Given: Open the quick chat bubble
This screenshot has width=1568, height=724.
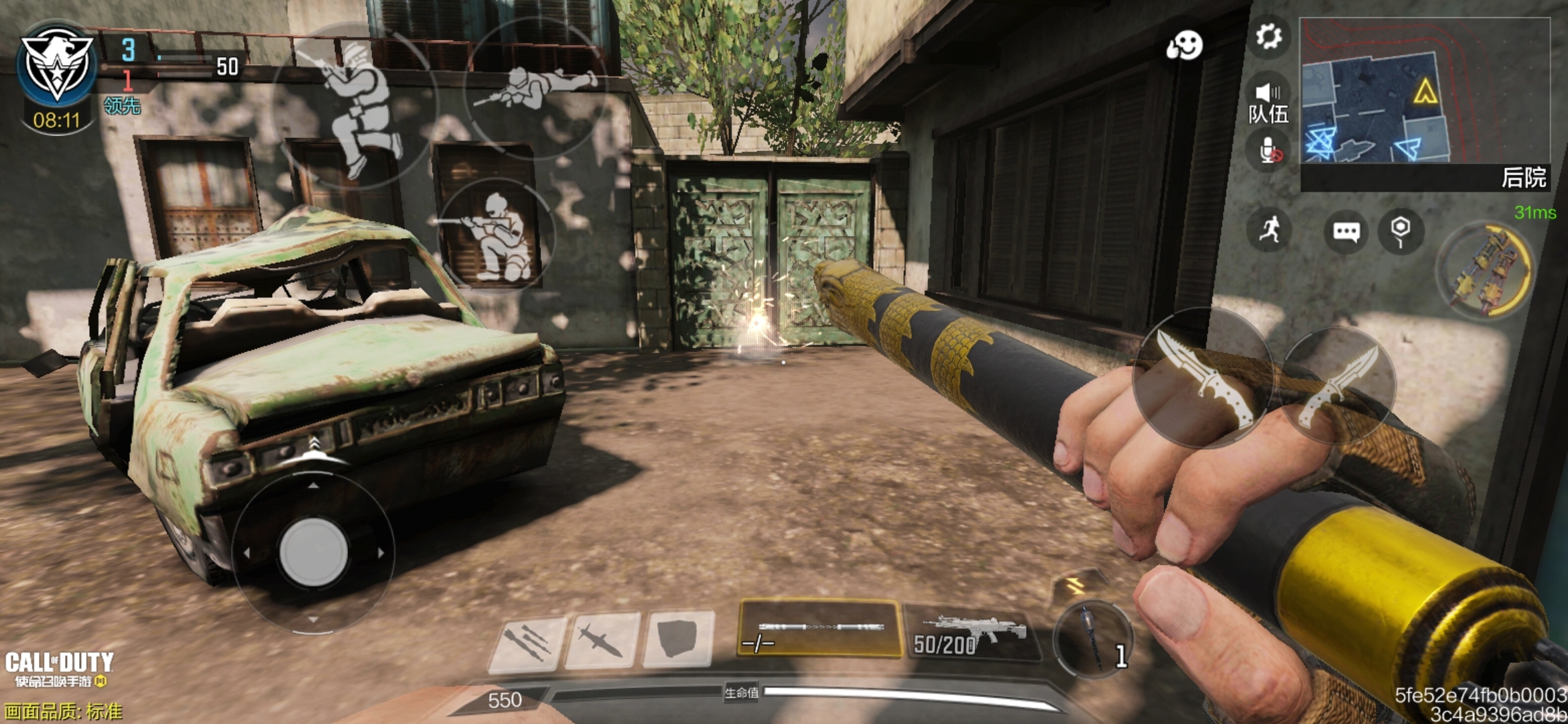Looking at the screenshot, I should click(x=1346, y=232).
